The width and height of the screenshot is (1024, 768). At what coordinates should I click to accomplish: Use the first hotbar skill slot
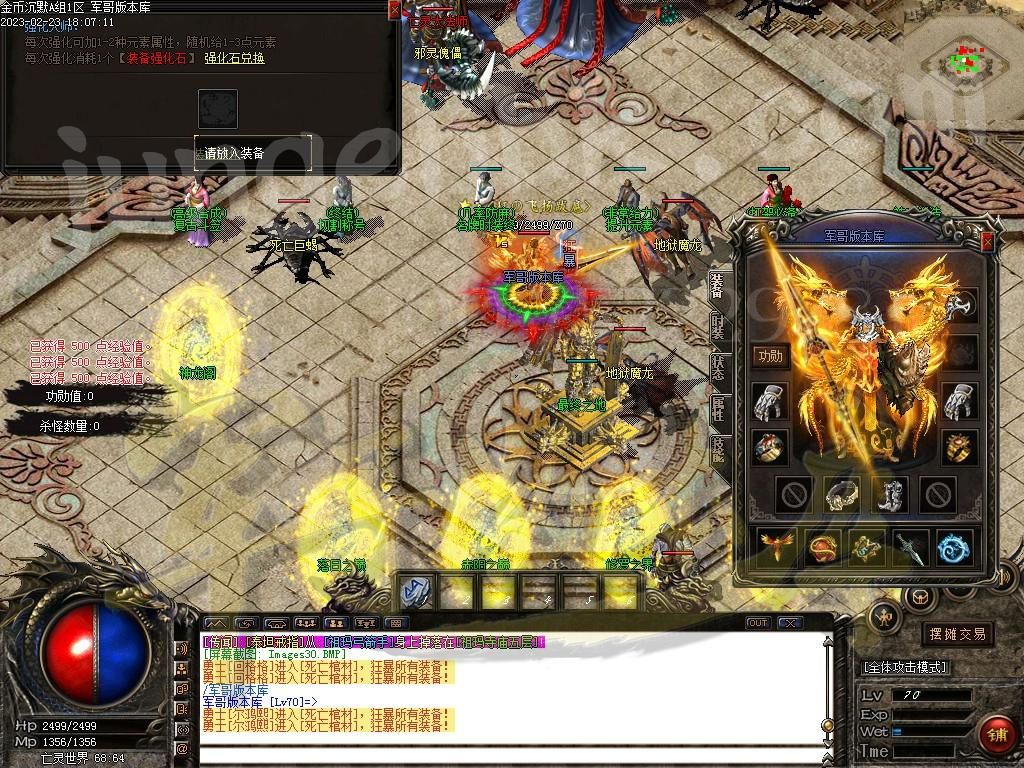pos(414,592)
